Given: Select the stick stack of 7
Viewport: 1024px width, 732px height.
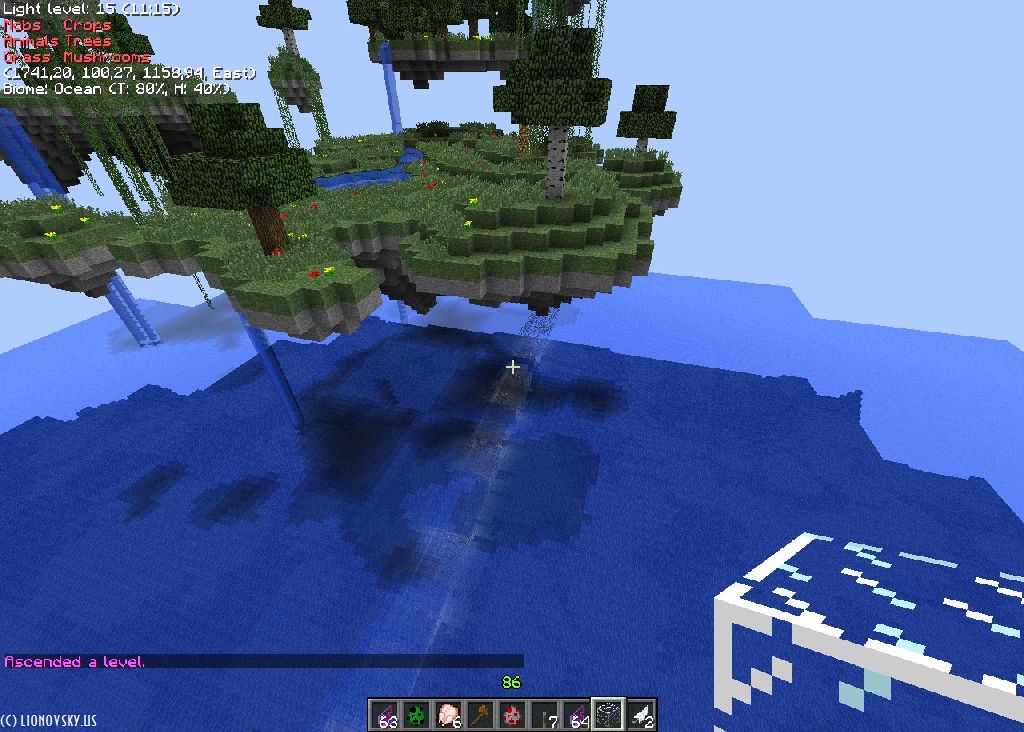Looking at the screenshot, I should click(x=545, y=714).
